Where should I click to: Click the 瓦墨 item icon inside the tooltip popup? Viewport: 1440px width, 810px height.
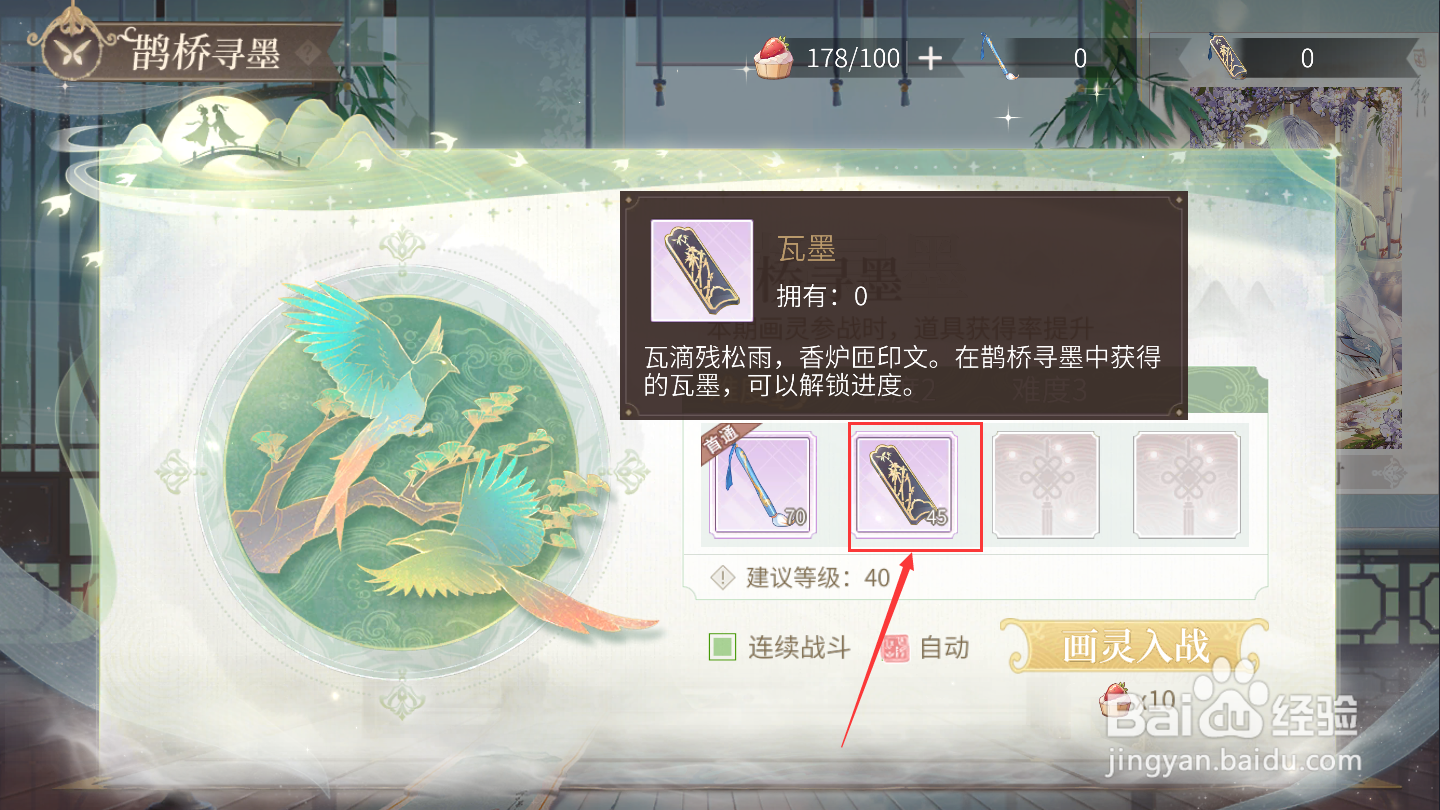coord(703,271)
